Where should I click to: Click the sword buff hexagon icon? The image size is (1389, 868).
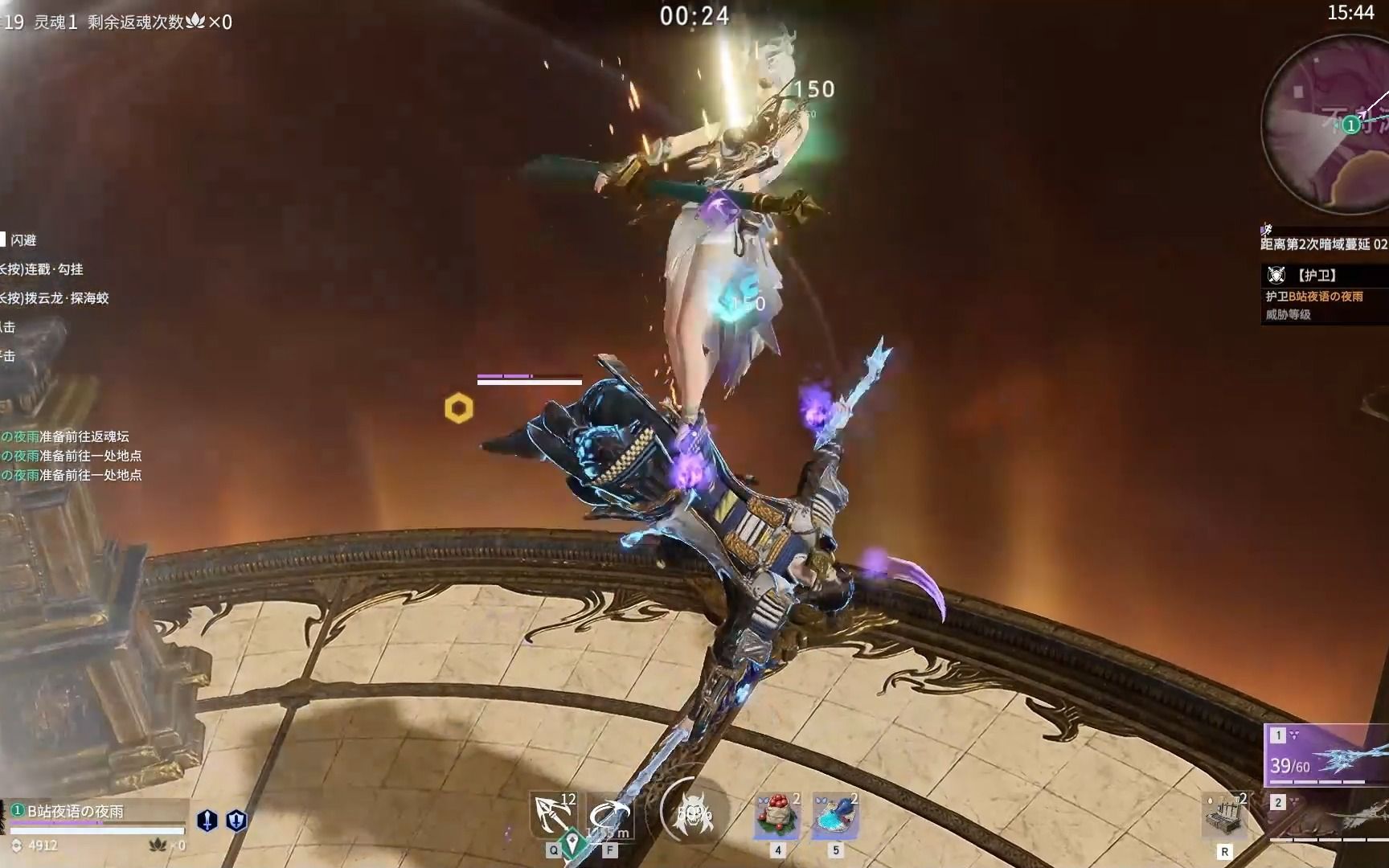207,820
